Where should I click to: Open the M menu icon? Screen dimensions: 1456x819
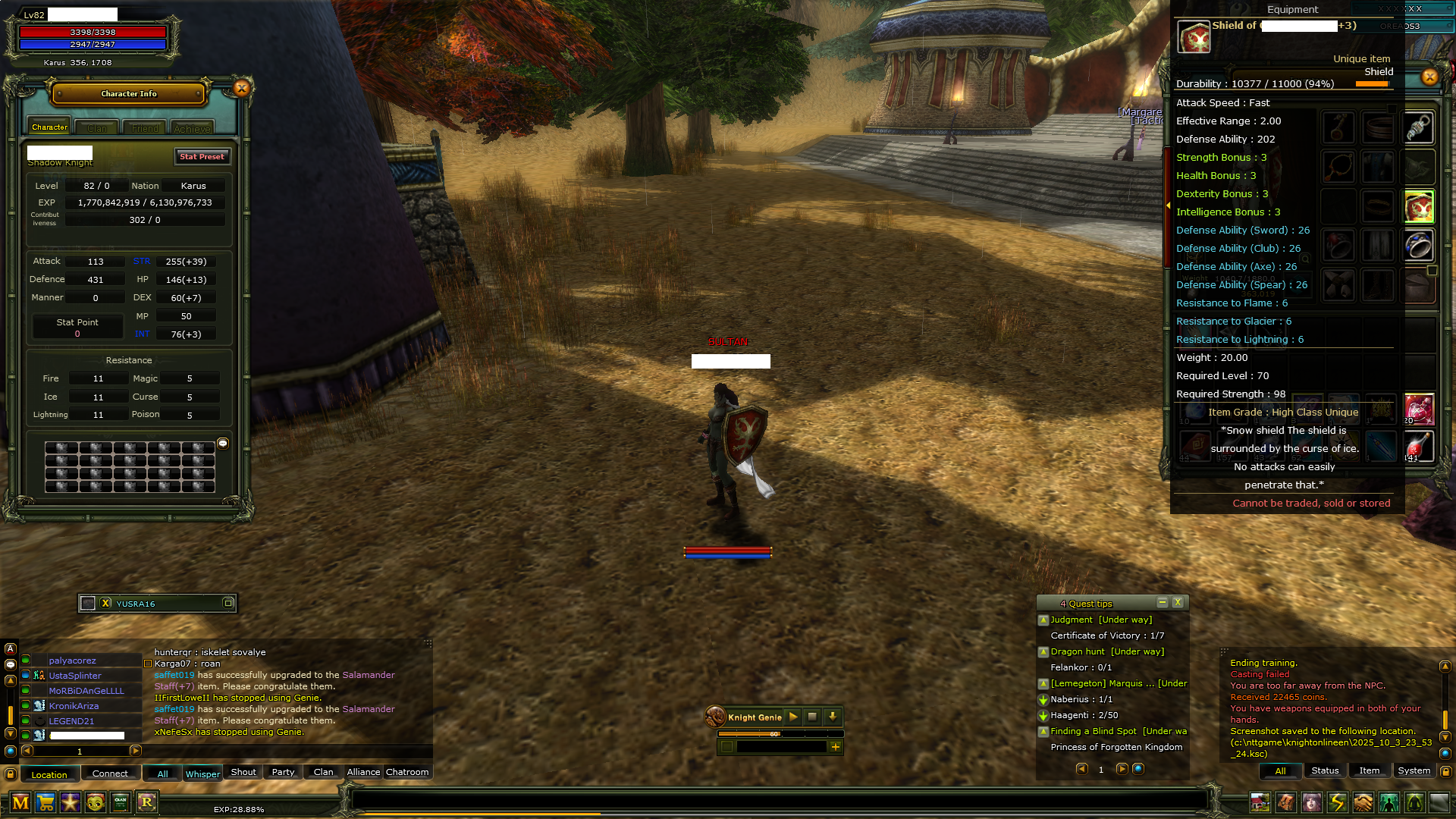pos(20,802)
